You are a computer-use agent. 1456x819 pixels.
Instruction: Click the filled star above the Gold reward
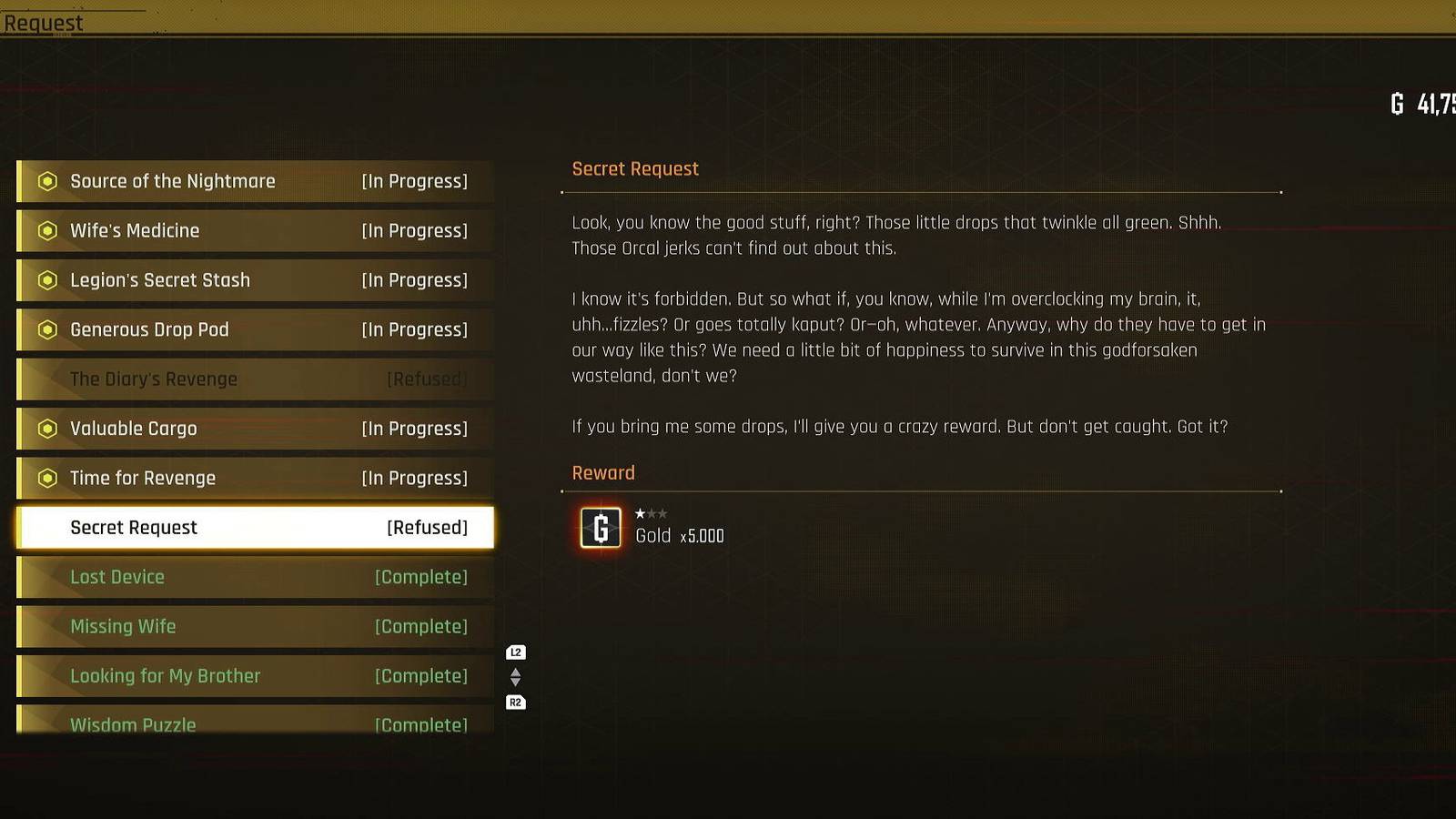(x=642, y=513)
